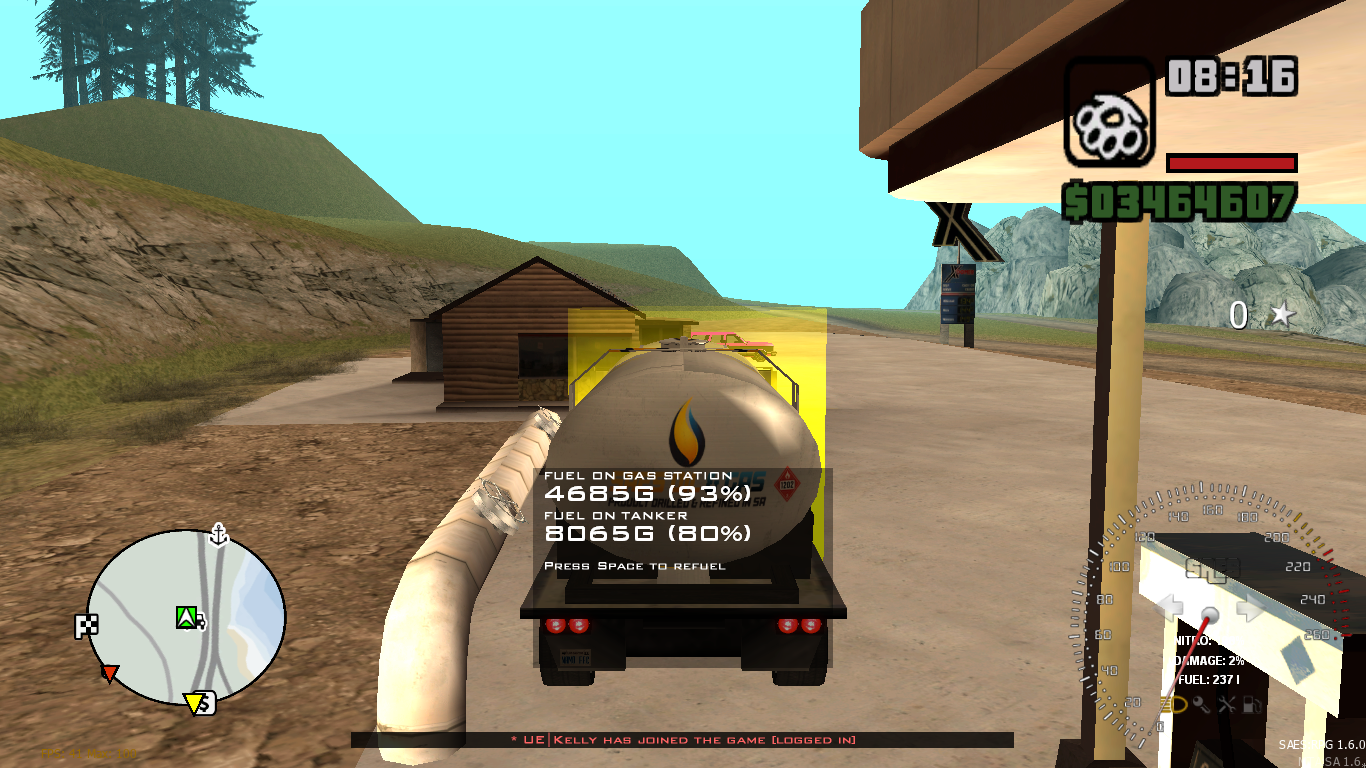Click the fuel pump icon on the speedometer panel
The image size is (1366, 768).
coord(1251,703)
